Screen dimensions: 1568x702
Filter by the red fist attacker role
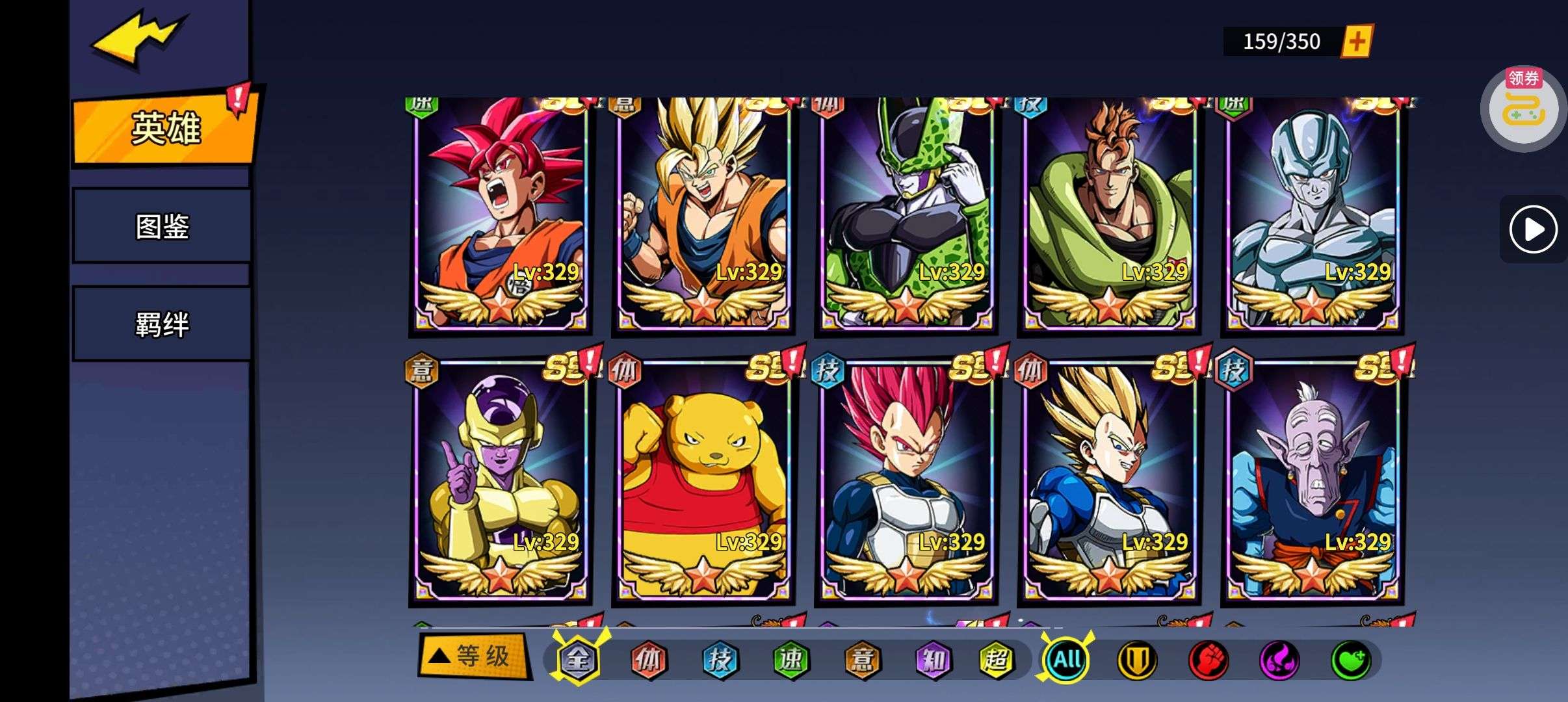1209,660
